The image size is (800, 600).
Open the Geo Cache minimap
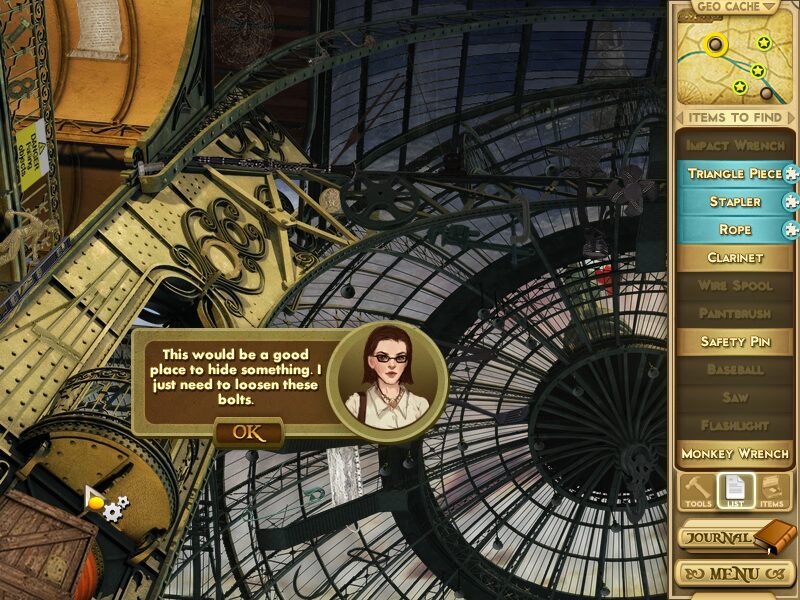coord(733,63)
